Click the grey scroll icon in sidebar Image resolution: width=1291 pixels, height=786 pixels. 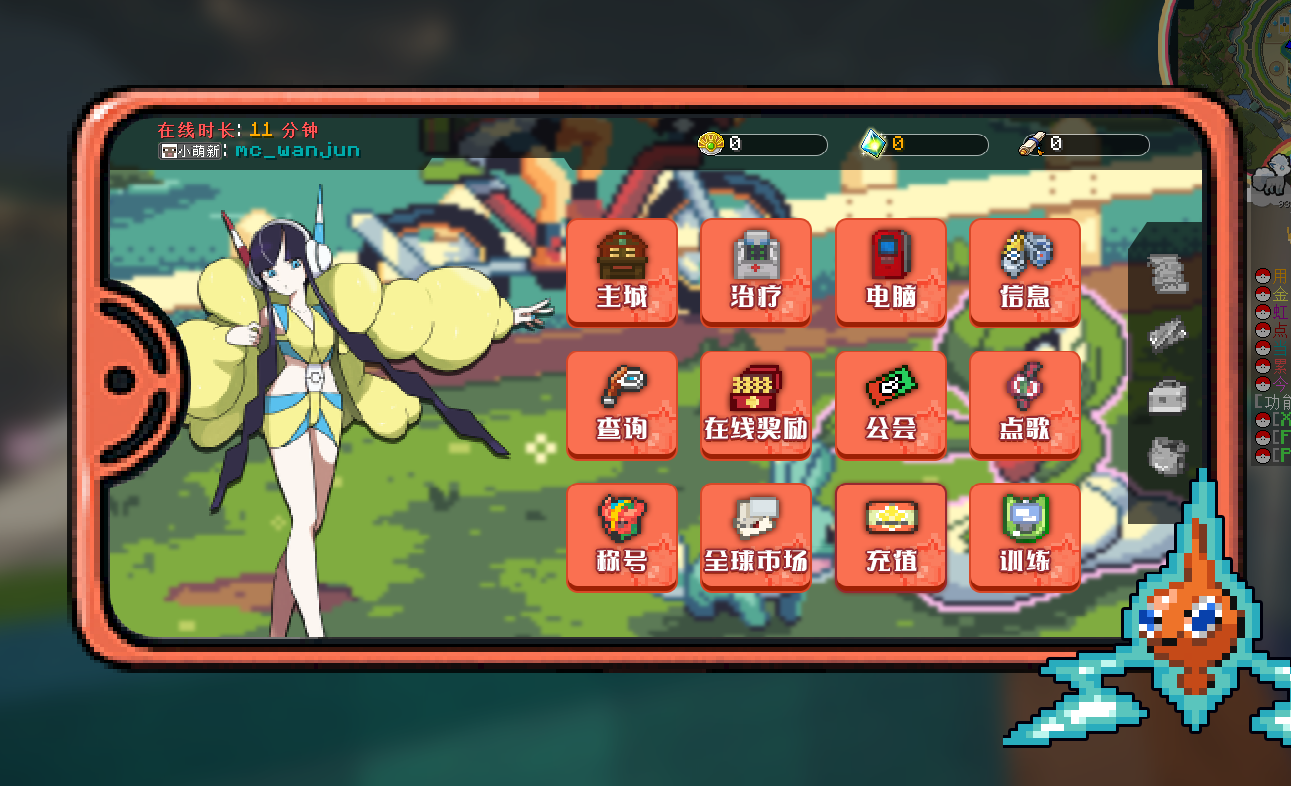[x=1167, y=274]
